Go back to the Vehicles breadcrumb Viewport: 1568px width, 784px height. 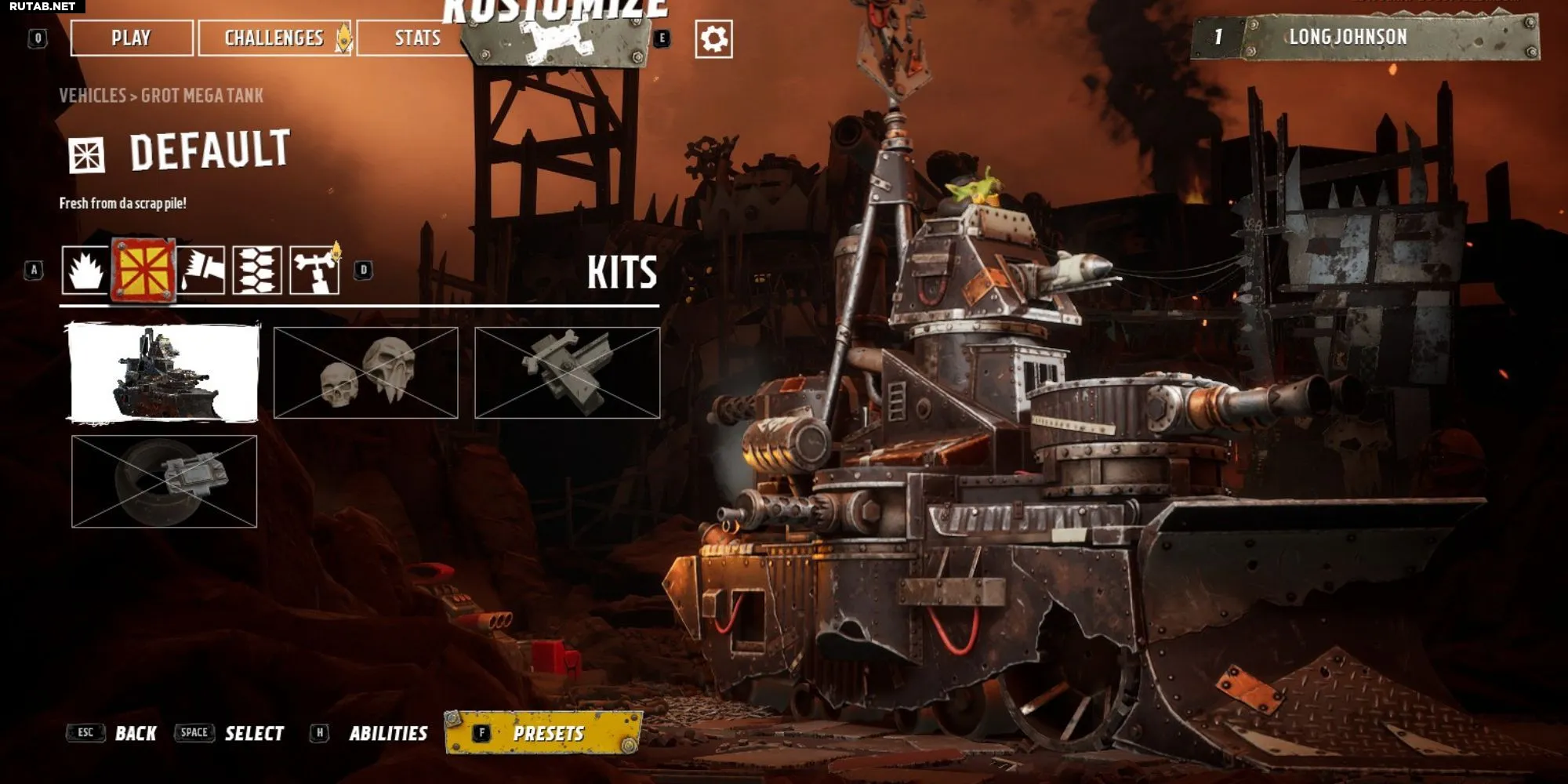coord(93,96)
